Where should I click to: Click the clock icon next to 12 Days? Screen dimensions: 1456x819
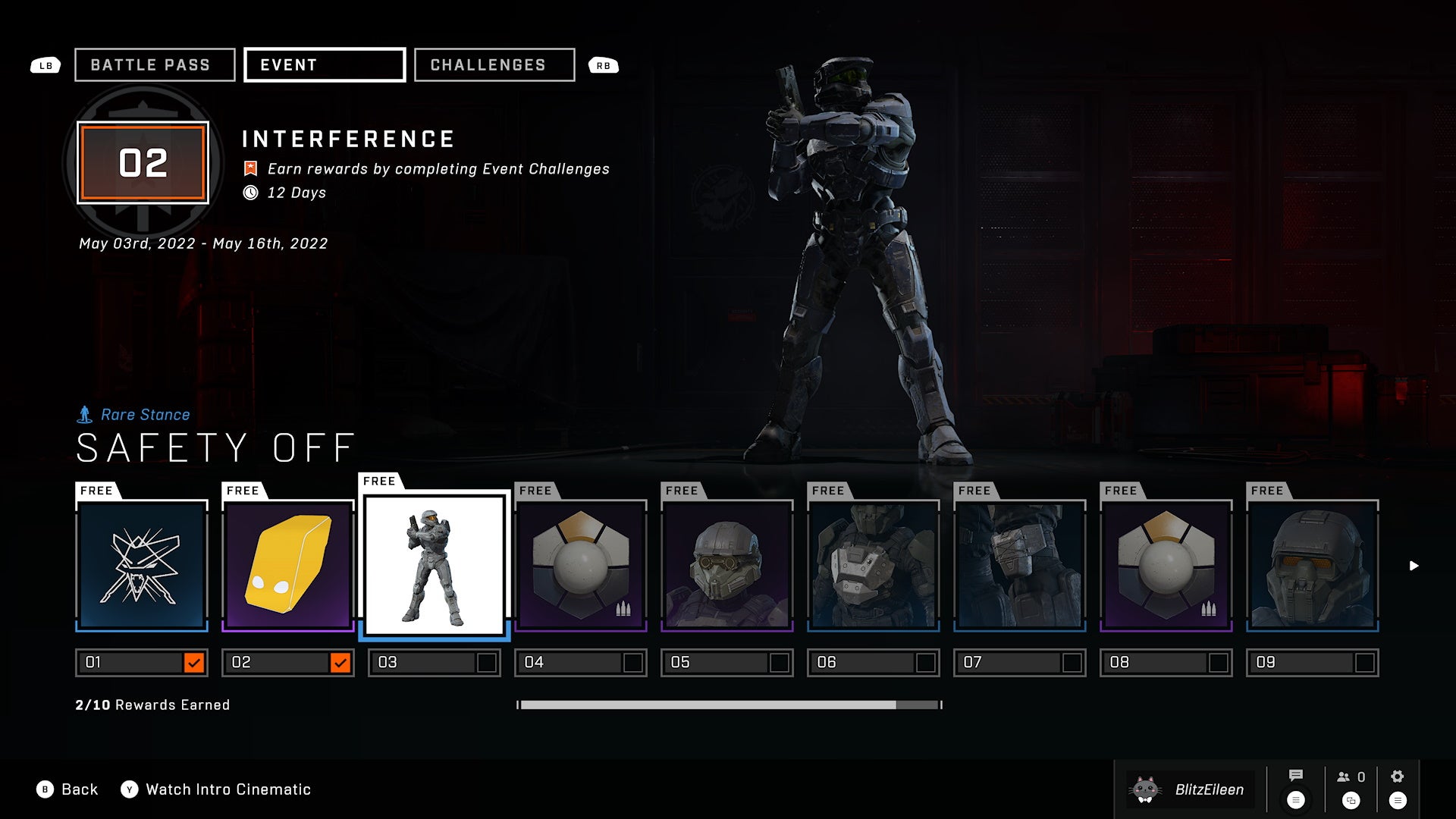[x=250, y=193]
